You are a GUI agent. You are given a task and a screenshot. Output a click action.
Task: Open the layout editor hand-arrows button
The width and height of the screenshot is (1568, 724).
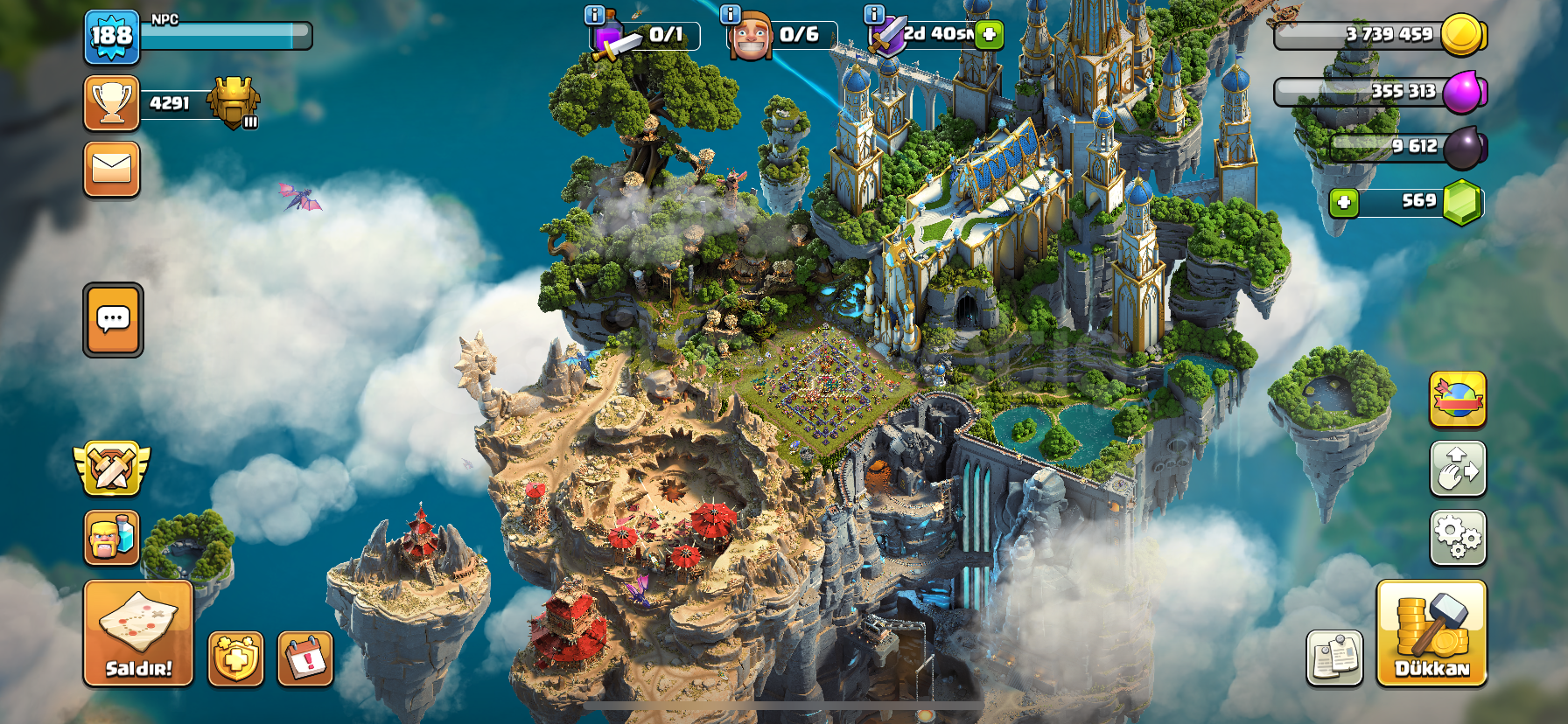click(x=1458, y=468)
